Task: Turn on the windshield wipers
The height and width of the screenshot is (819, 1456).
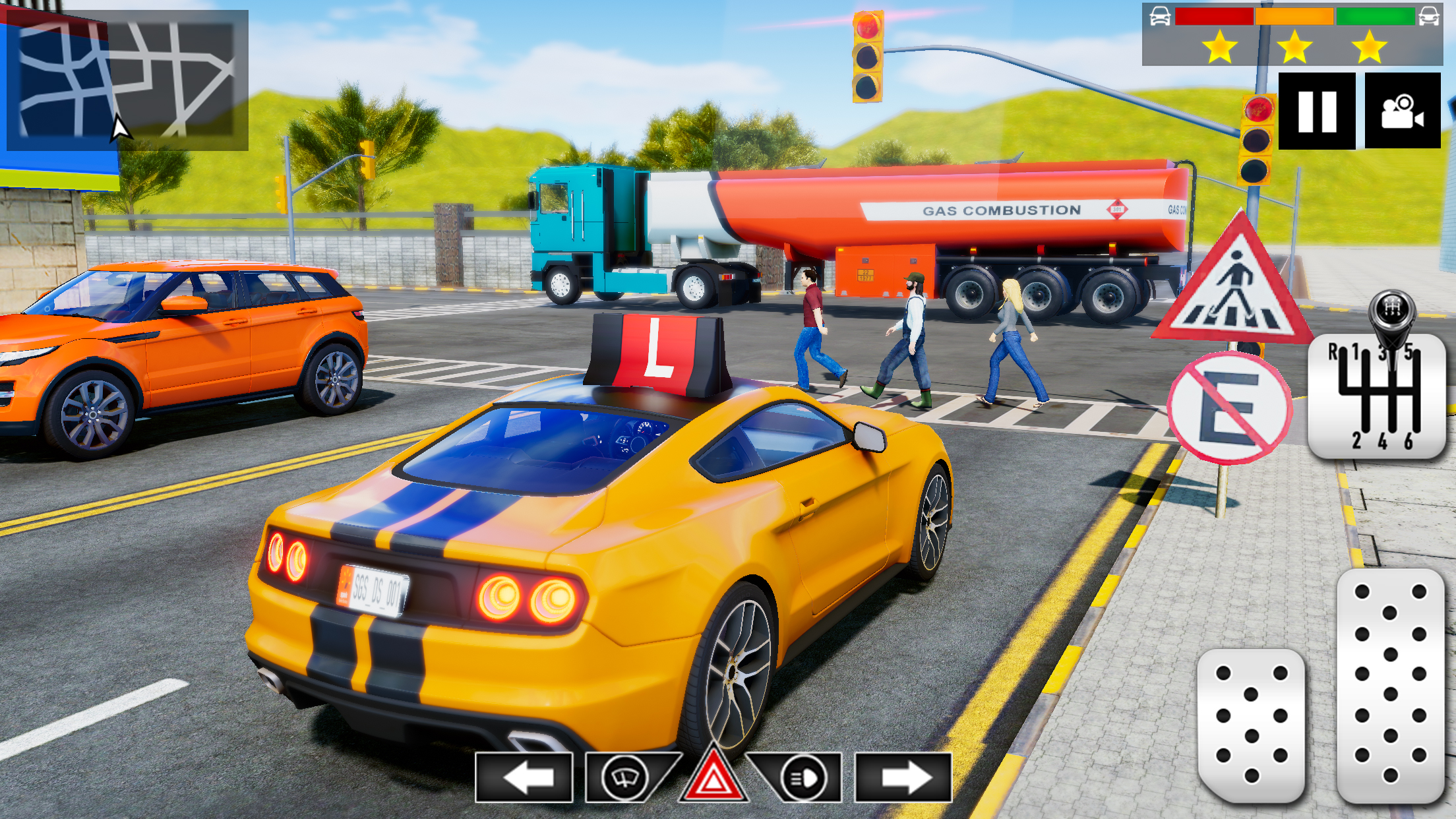Action: 624,778
